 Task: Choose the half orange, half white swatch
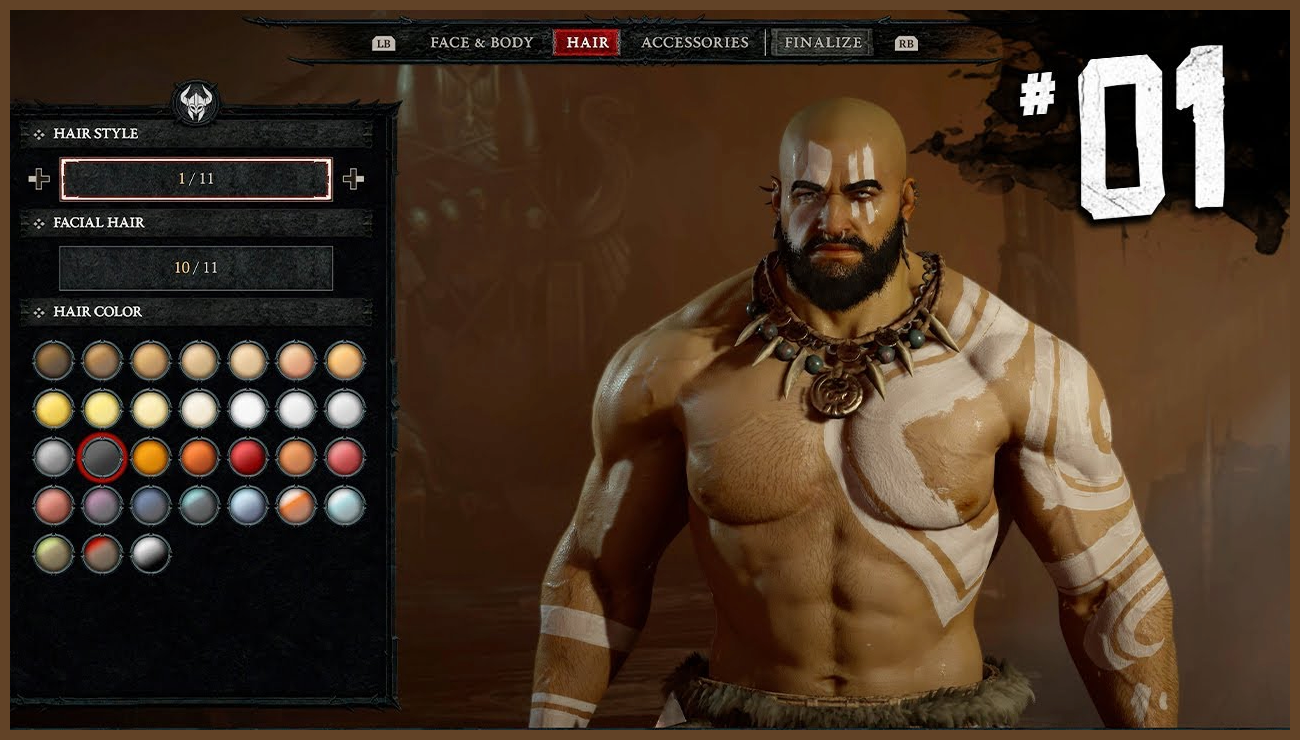click(297, 505)
